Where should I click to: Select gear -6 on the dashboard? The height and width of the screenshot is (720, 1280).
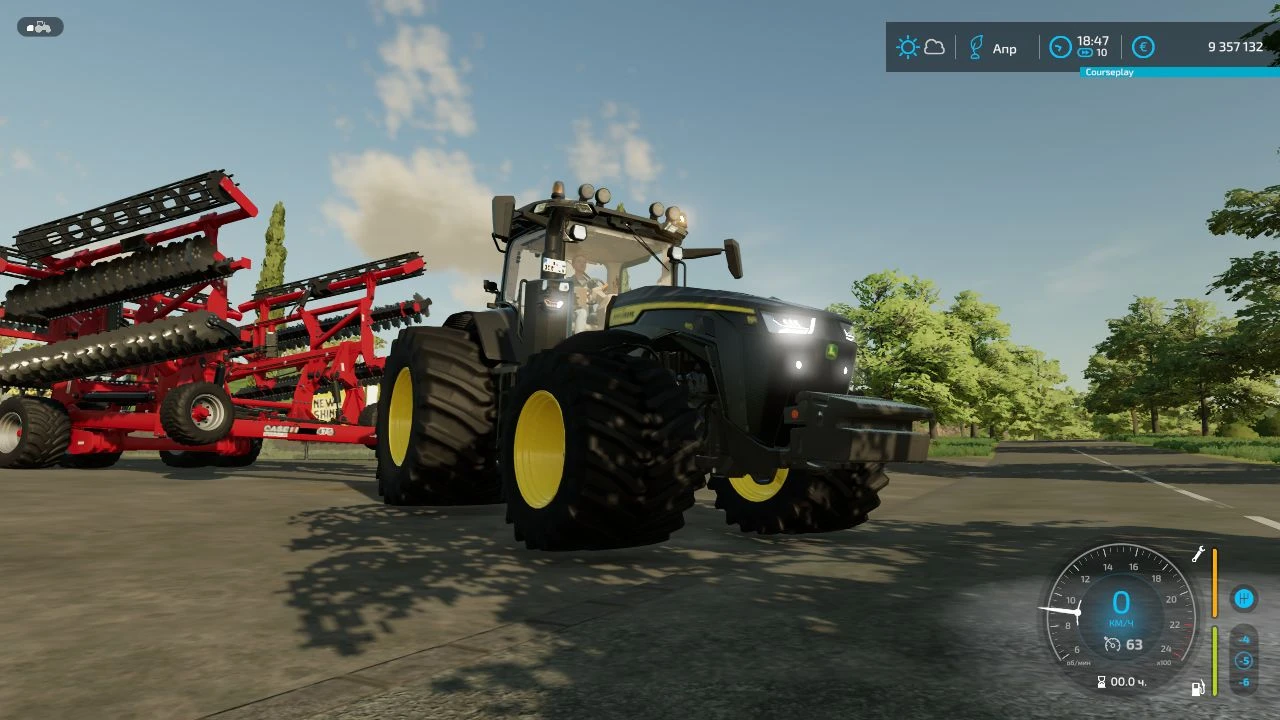tap(1244, 682)
